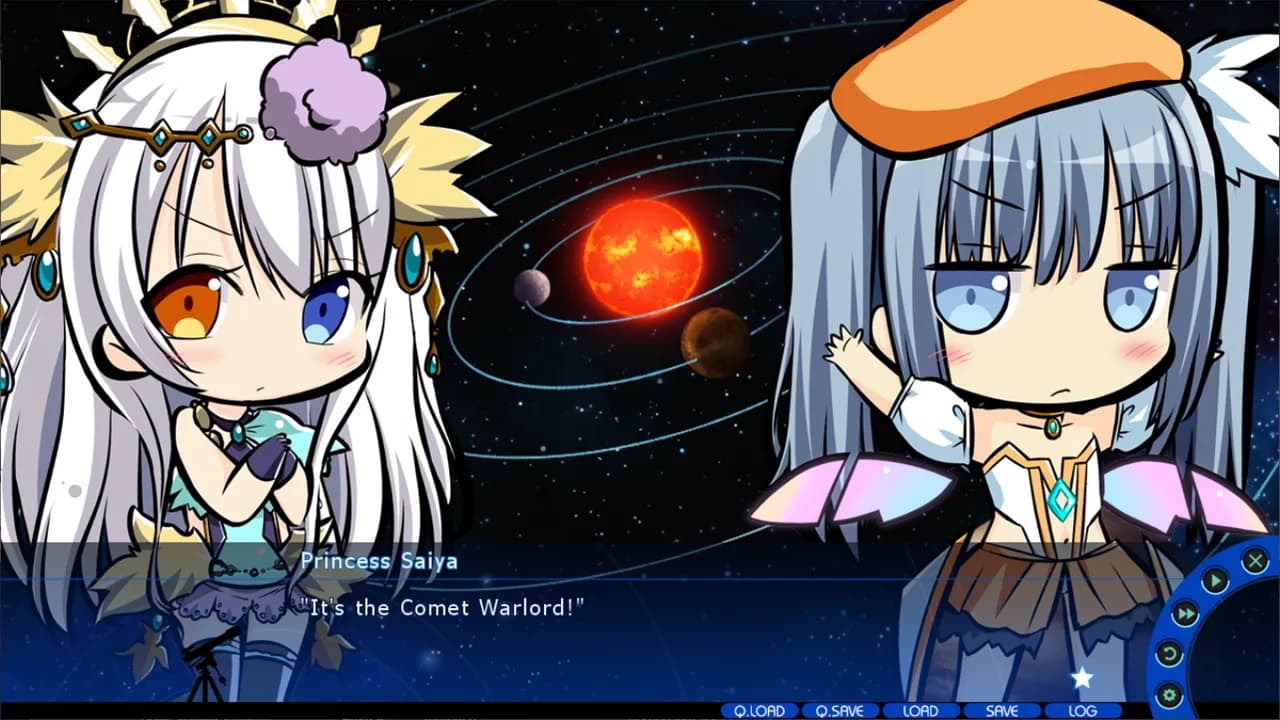Open settings with the gear icon
Image resolution: width=1280 pixels, height=720 pixels.
click(1171, 694)
